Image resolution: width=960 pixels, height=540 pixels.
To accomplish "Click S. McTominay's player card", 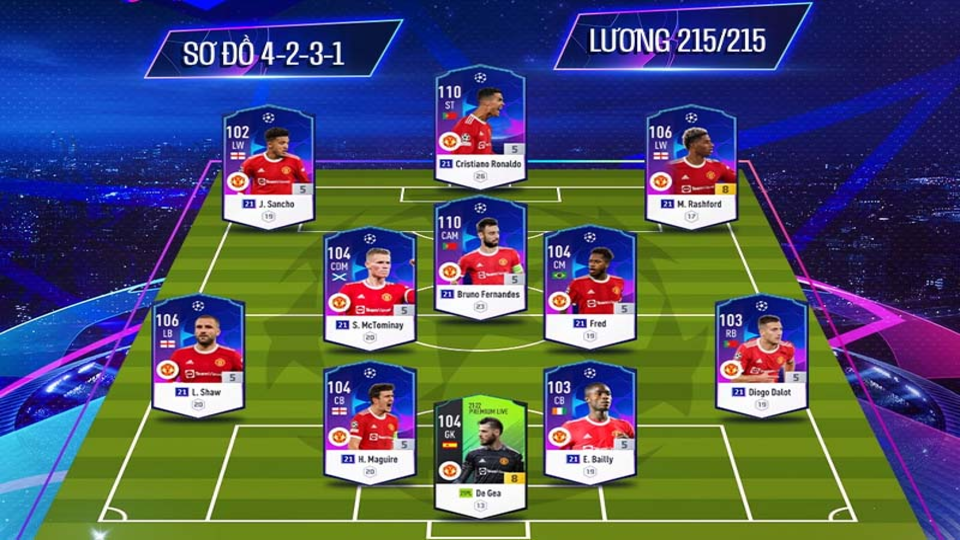I will coord(370,285).
